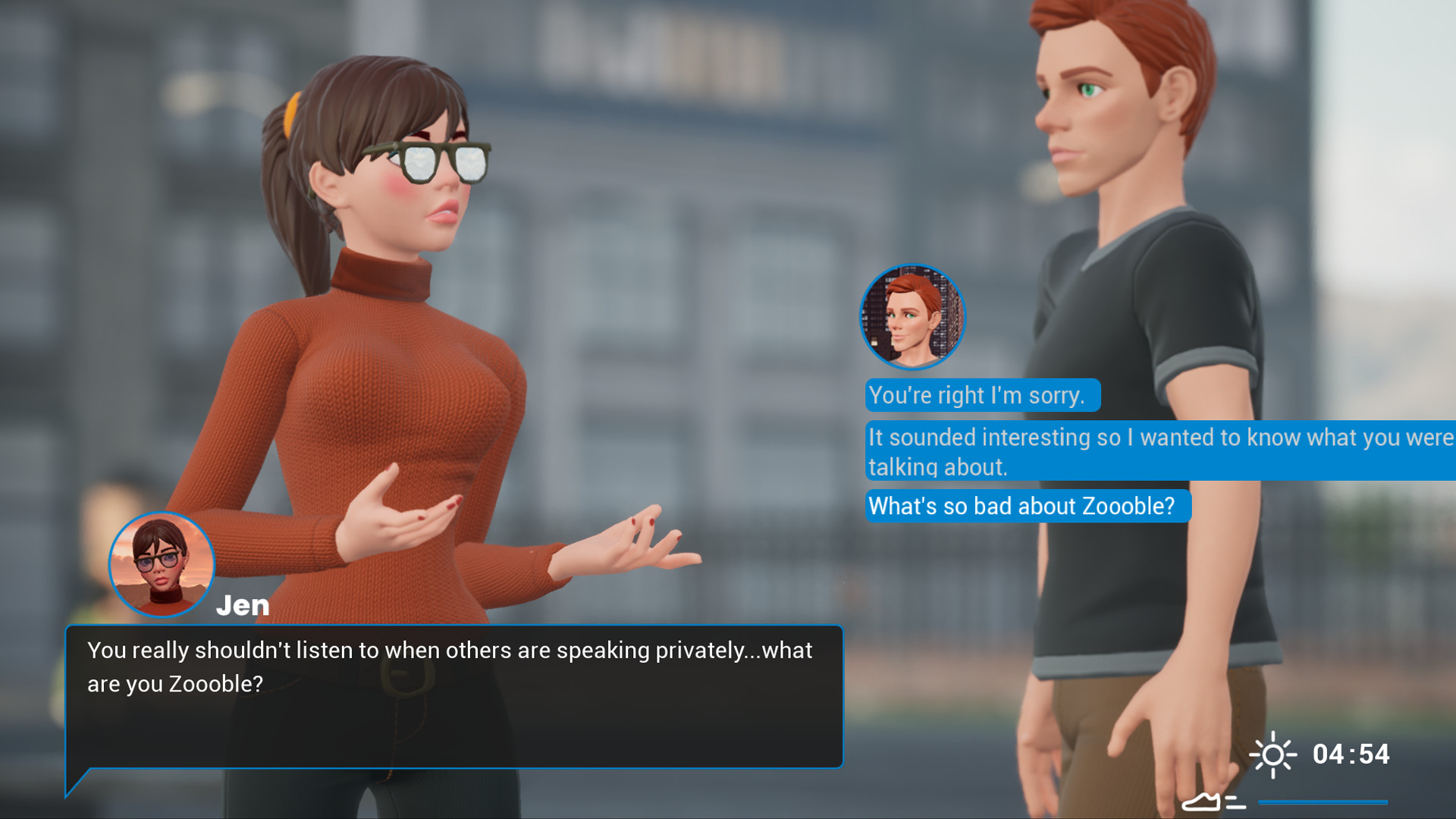Image resolution: width=1456 pixels, height=819 pixels.
Task: Select the reply "You're right I'm sorry."
Action: coord(981,395)
